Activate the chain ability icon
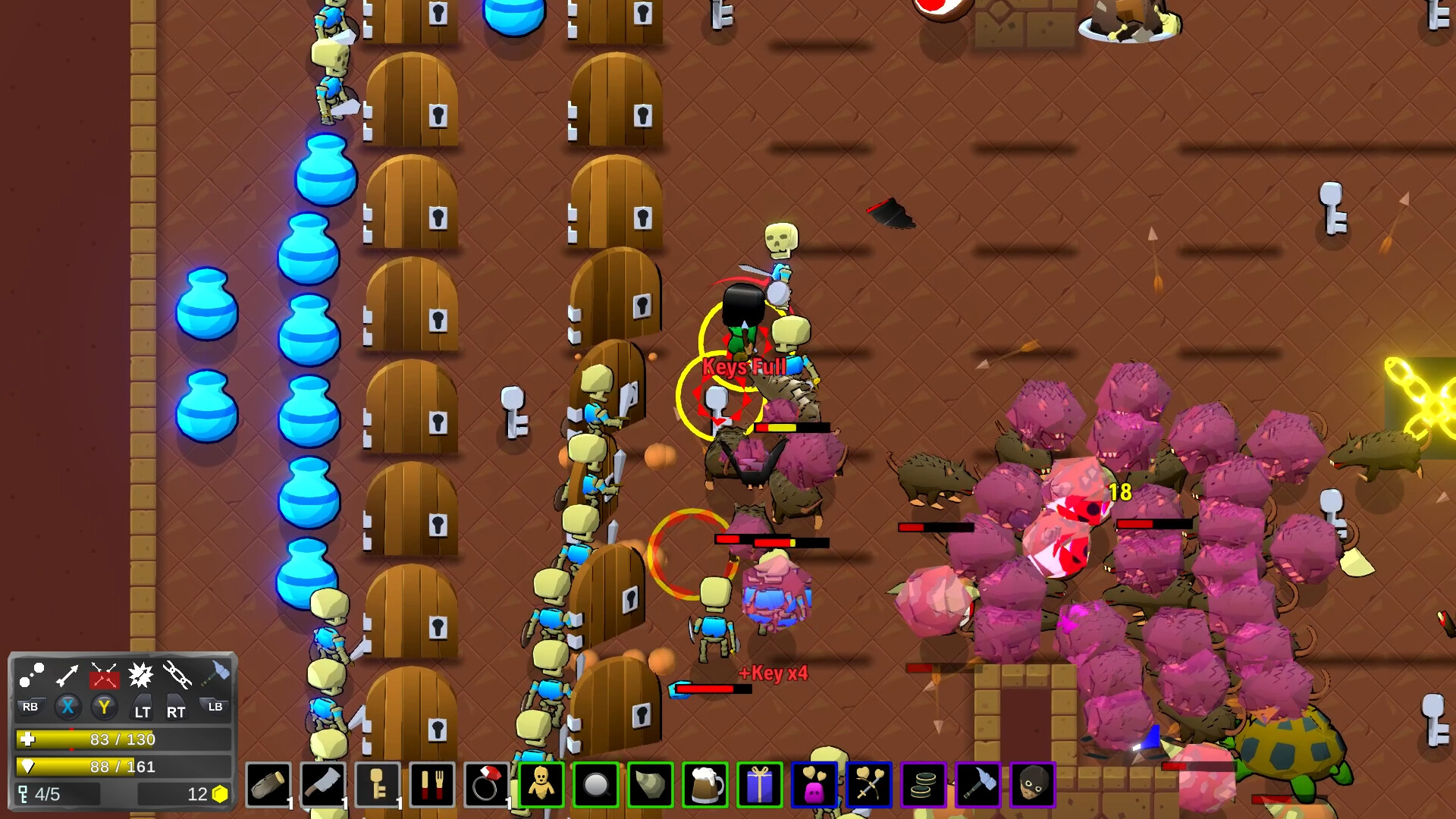 (176, 675)
